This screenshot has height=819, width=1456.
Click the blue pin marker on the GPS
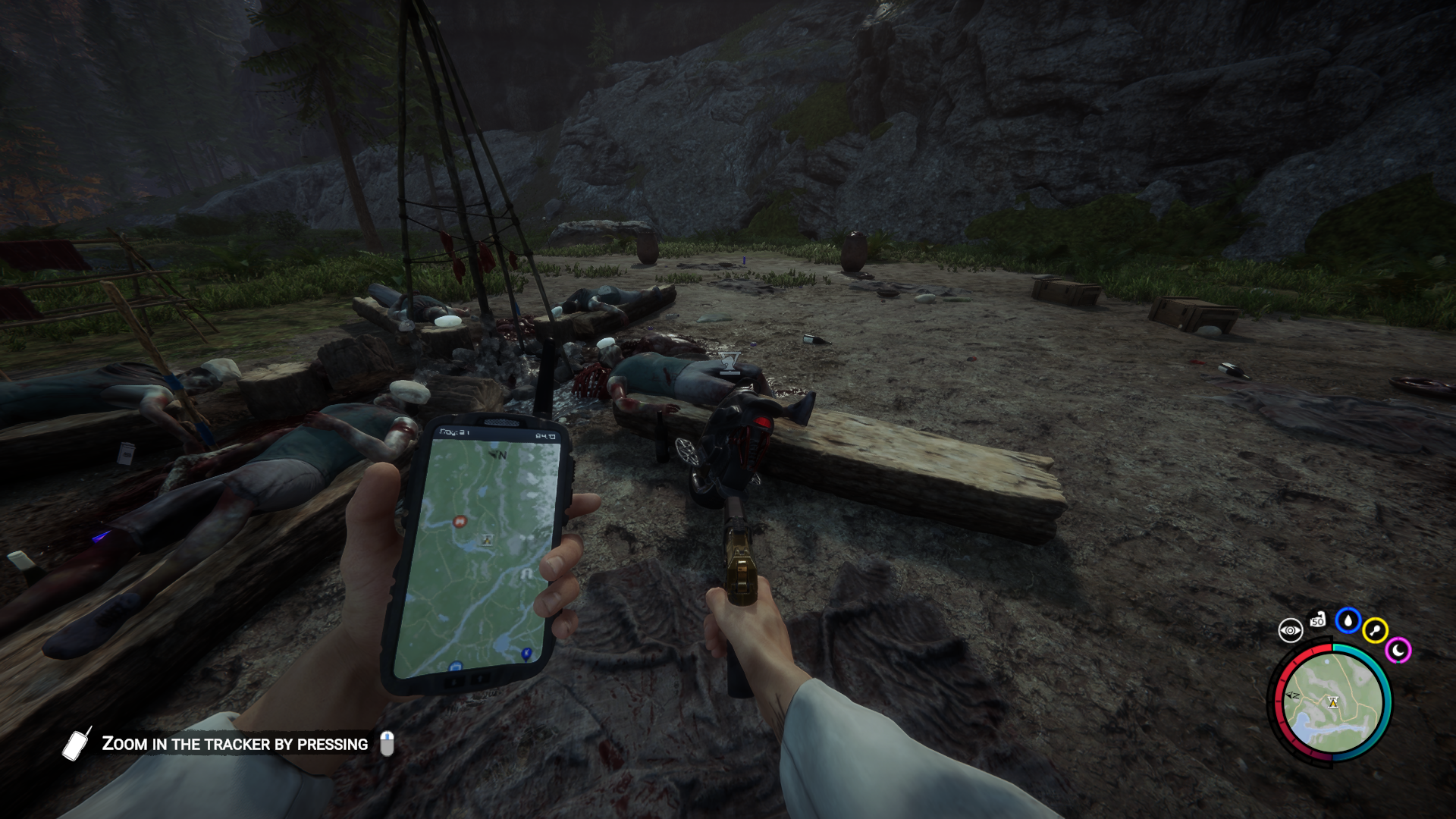[x=526, y=653]
